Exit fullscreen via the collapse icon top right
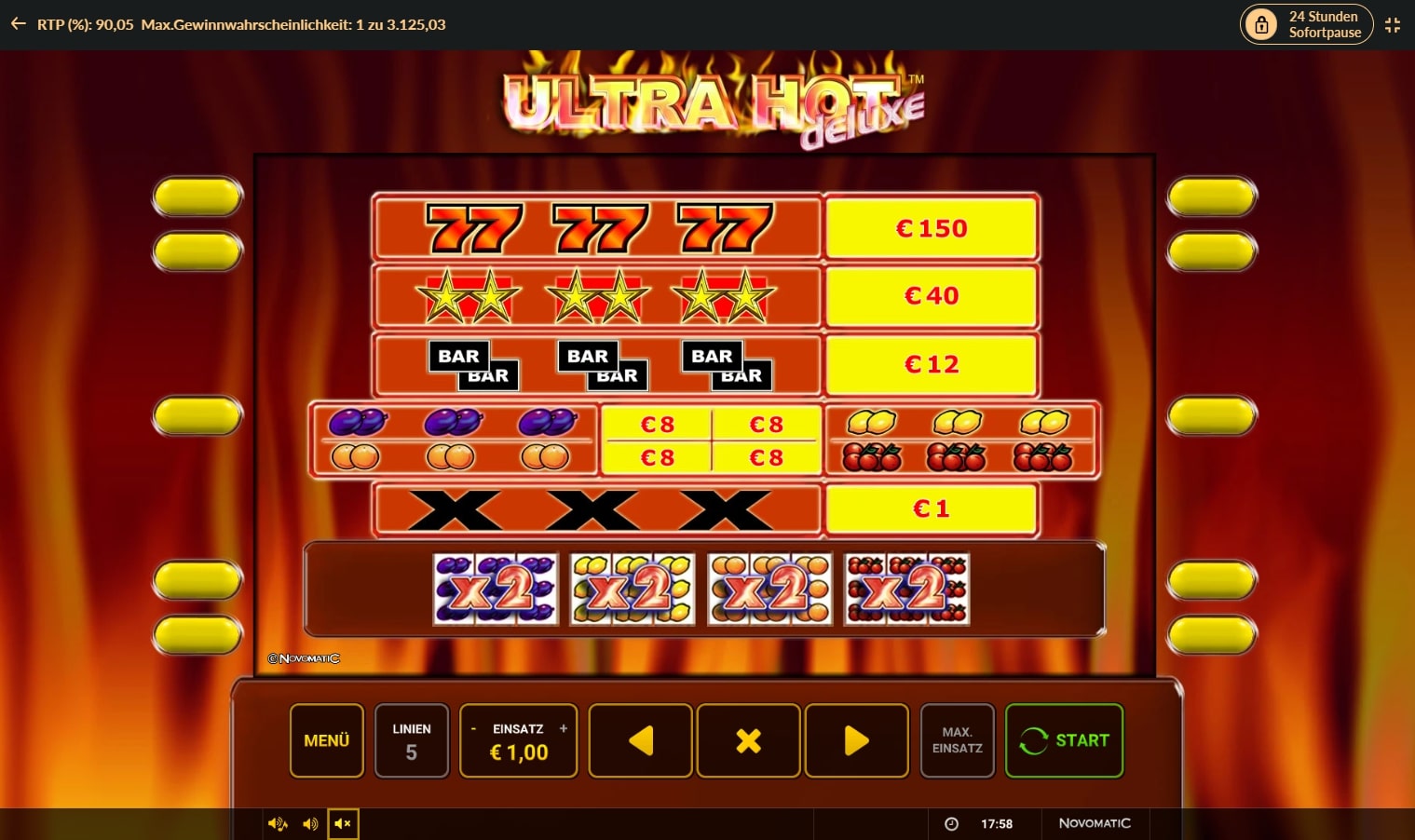This screenshot has height=840, width=1415. coord(1393,25)
